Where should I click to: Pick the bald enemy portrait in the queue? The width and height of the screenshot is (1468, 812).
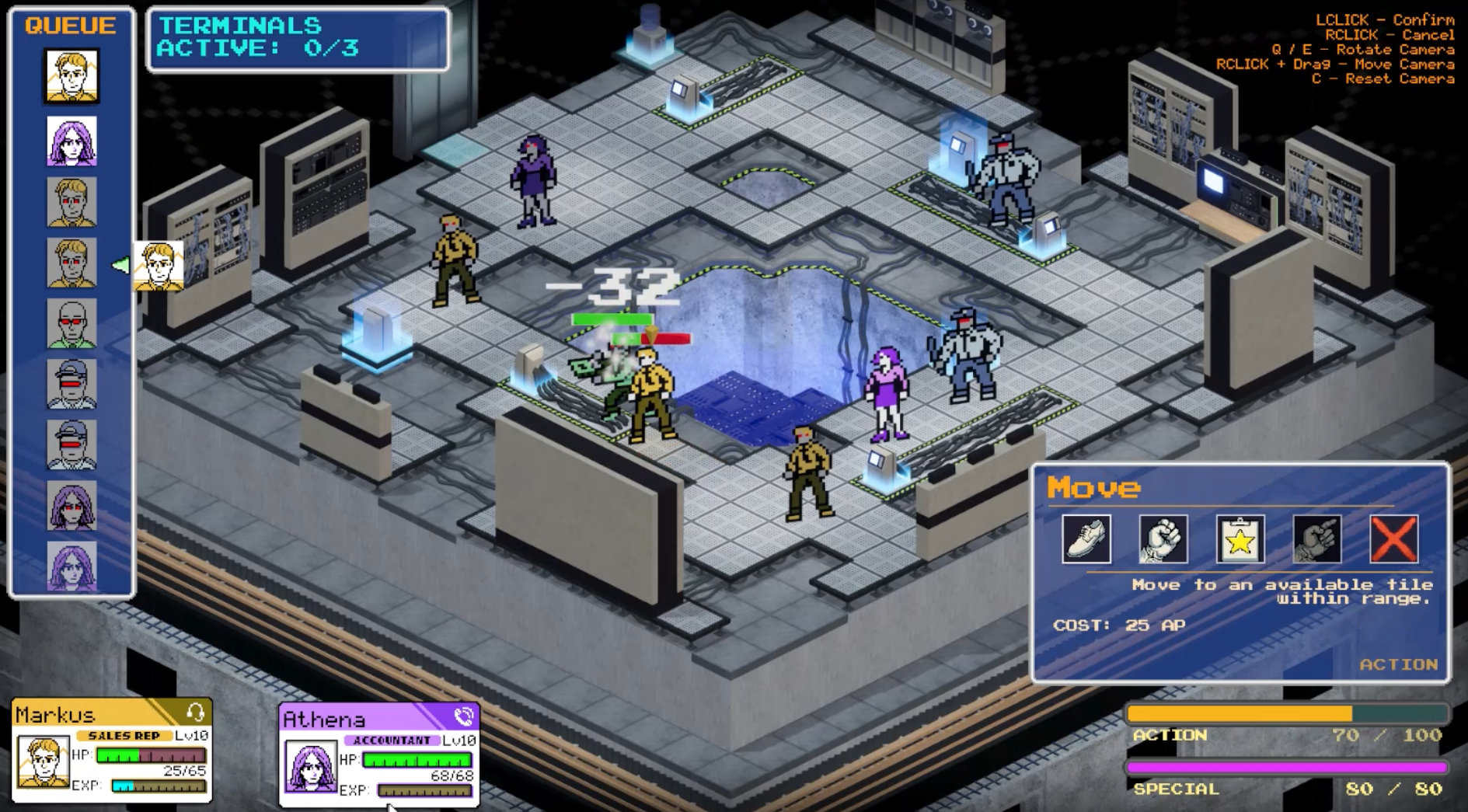click(71, 323)
